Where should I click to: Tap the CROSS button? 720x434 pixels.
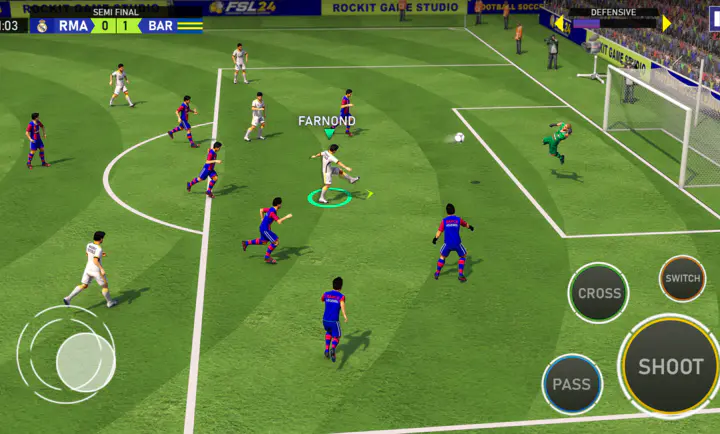pyautogui.click(x=599, y=293)
